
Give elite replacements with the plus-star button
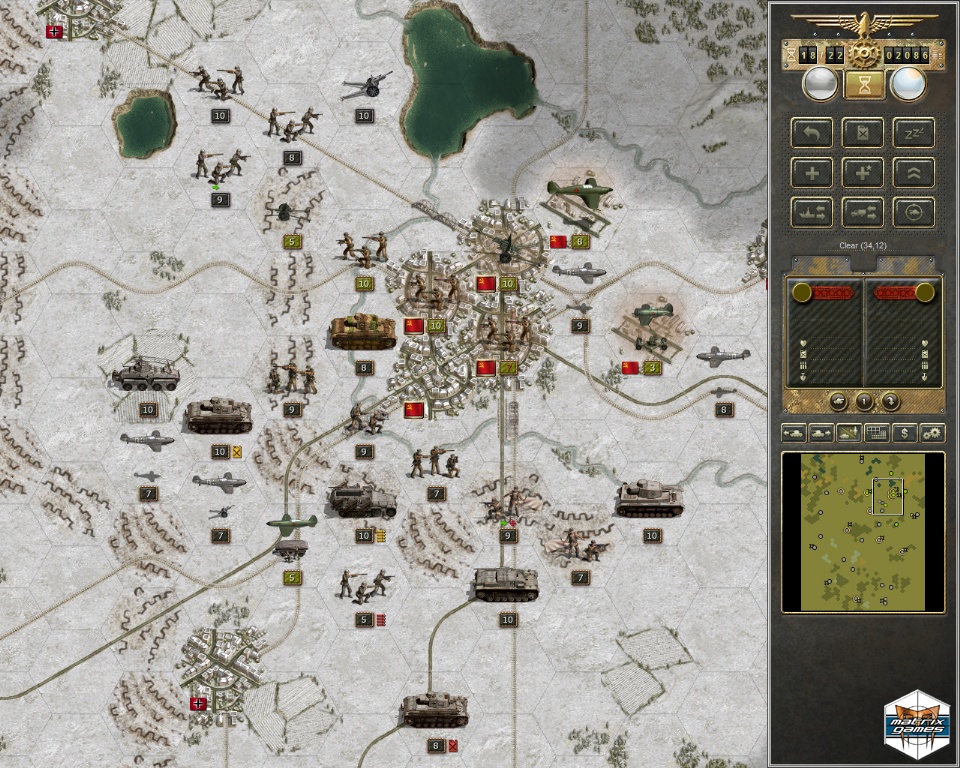(x=862, y=172)
